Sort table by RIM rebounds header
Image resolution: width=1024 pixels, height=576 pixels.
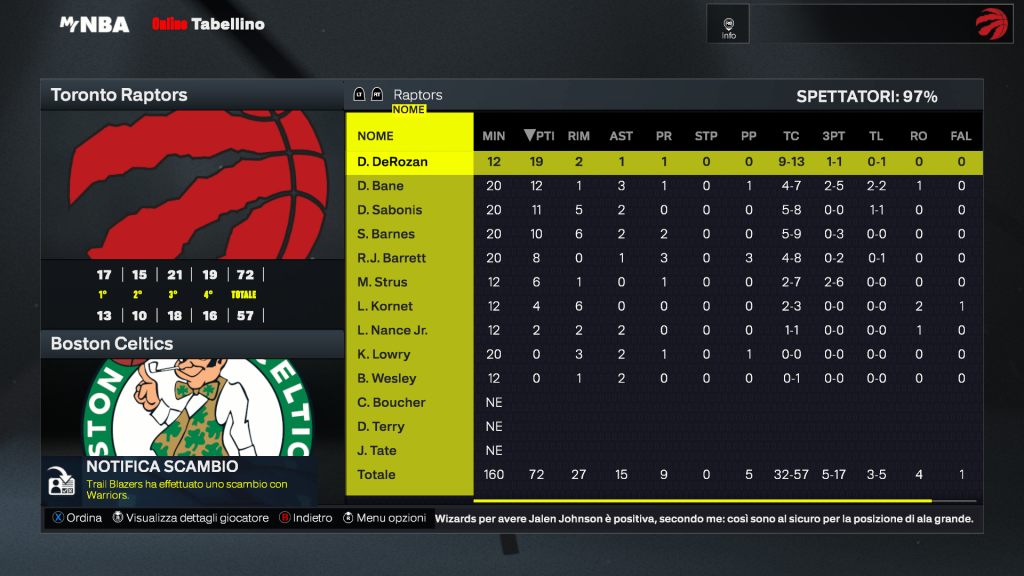click(579, 136)
